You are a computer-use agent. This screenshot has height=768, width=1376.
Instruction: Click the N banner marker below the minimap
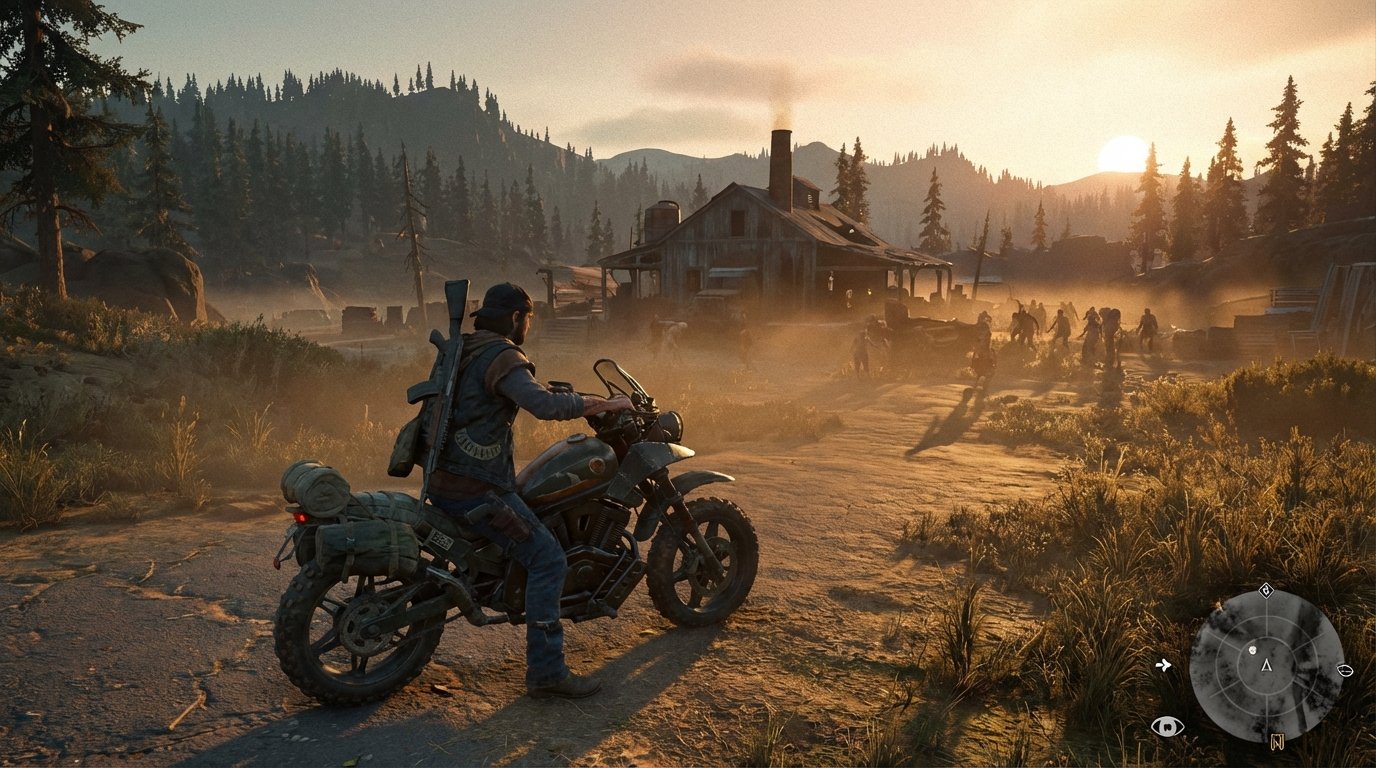(1278, 742)
